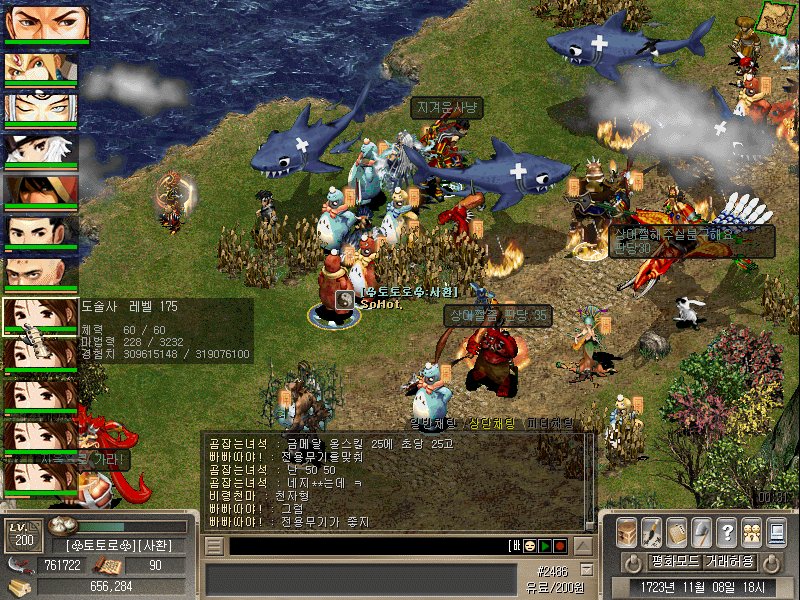Screen dimensions: 800x600
Task: Click the calligraphy brush icon button
Action: 652,532
